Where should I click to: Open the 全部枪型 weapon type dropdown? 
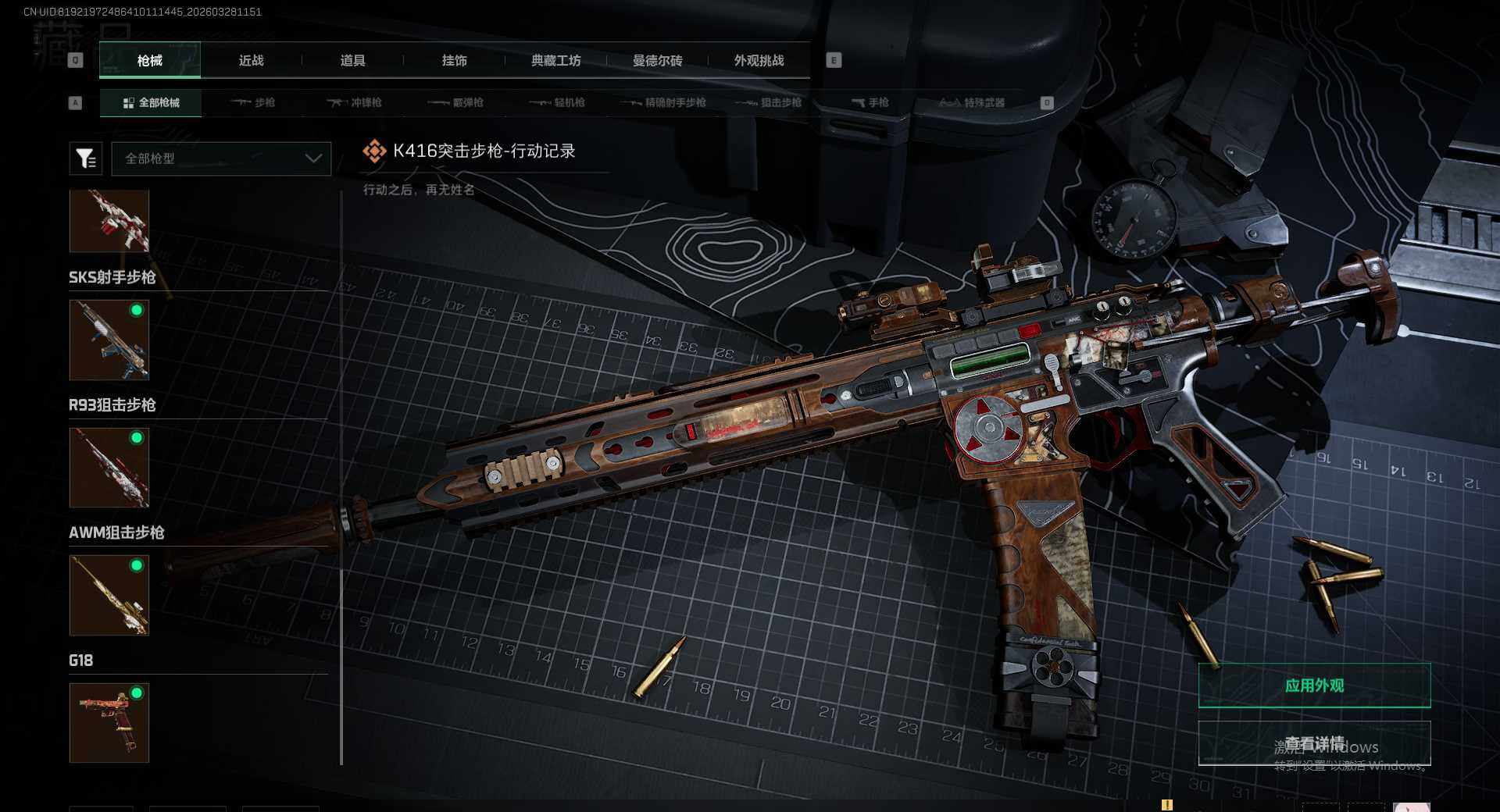pyautogui.click(x=222, y=158)
